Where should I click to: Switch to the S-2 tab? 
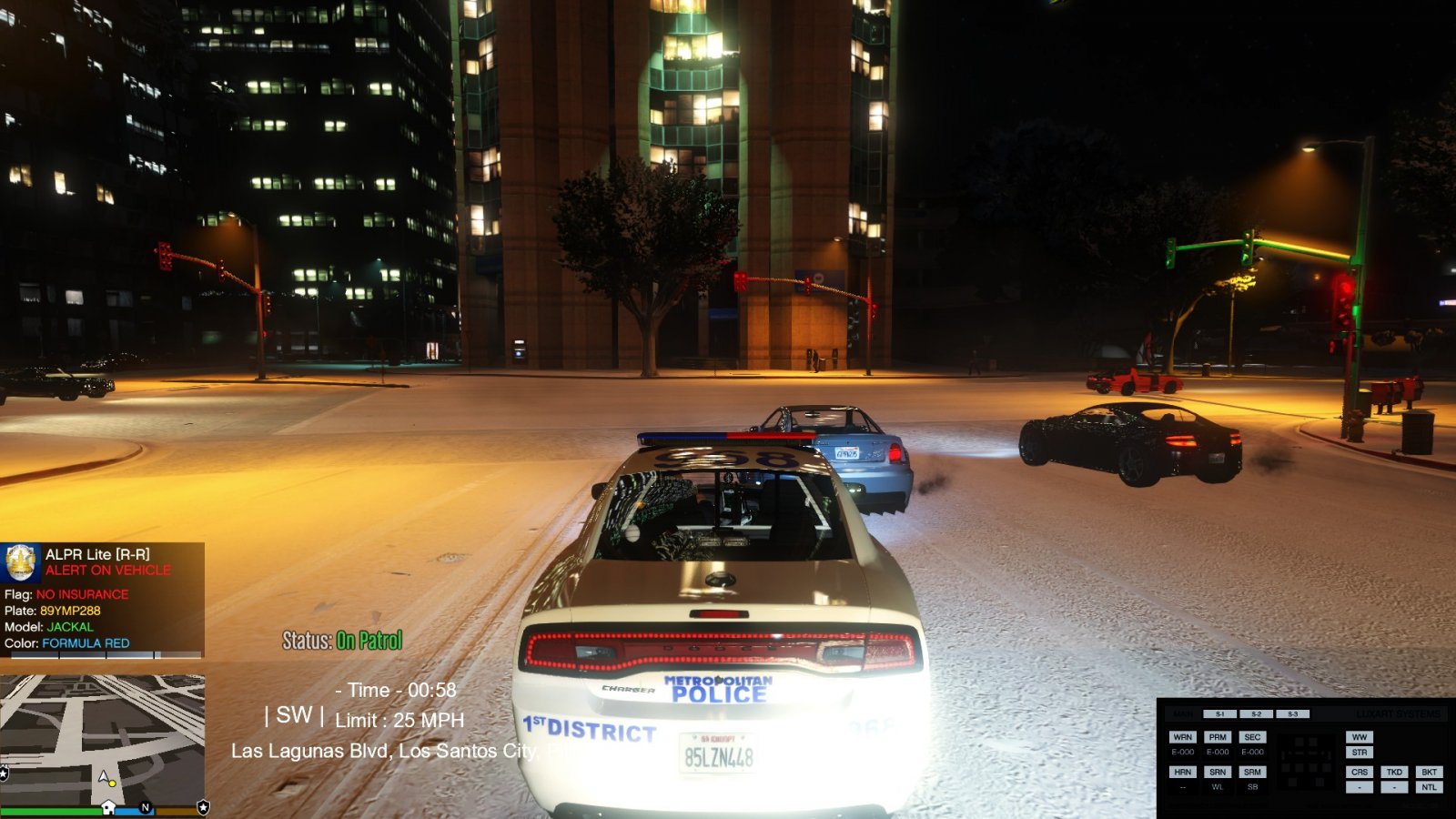pyautogui.click(x=1256, y=714)
